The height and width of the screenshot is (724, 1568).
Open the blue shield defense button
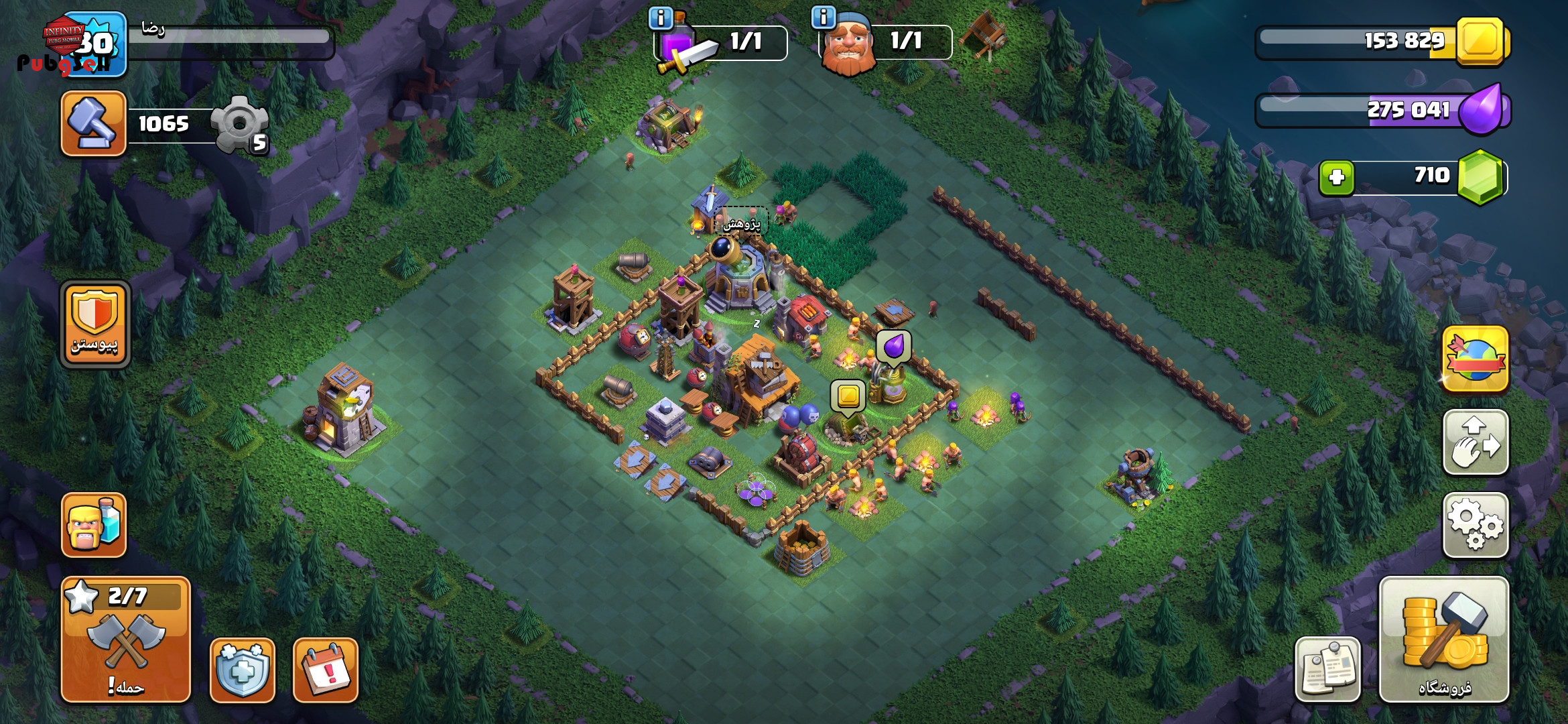tap(243, 670)
